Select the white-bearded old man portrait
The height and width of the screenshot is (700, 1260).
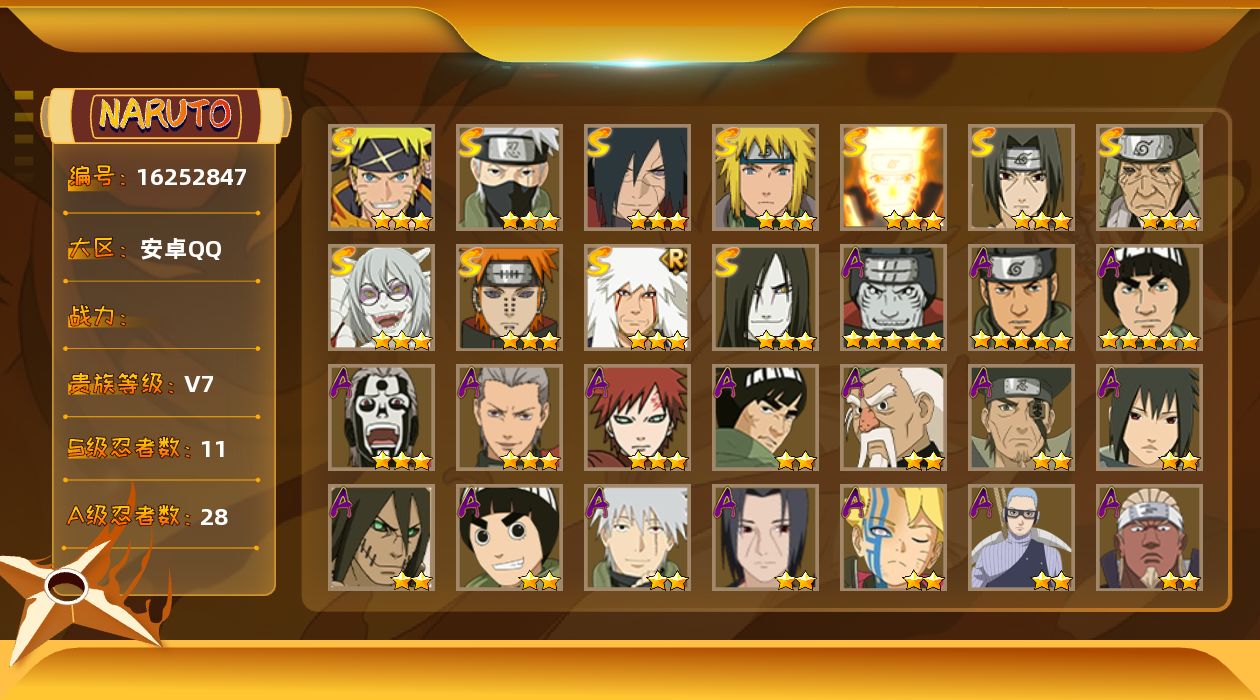pyautogui.click(x=893, y=417)
